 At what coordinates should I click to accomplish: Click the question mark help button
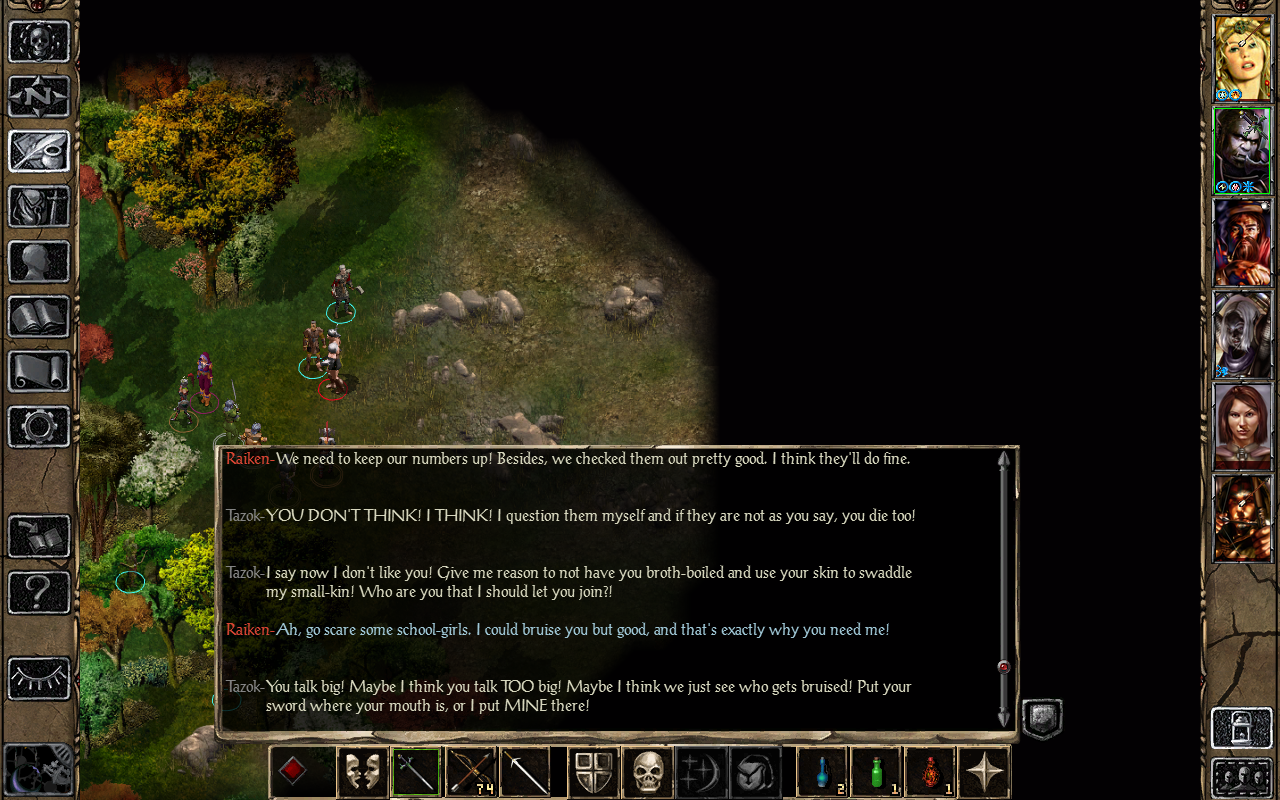coord(39,592)
